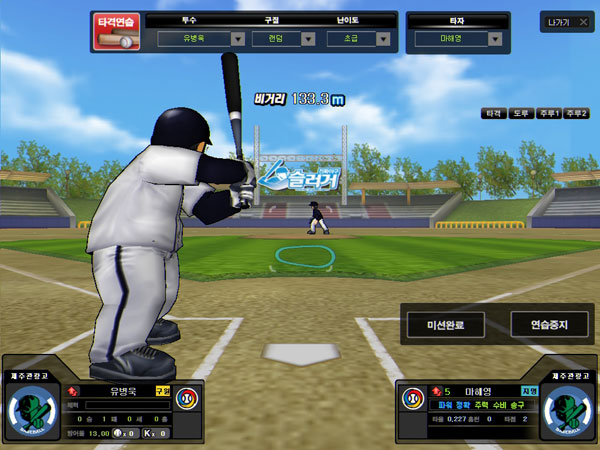
Task: Stop practice with the 연습중지 button
Action: pos(549,325)
